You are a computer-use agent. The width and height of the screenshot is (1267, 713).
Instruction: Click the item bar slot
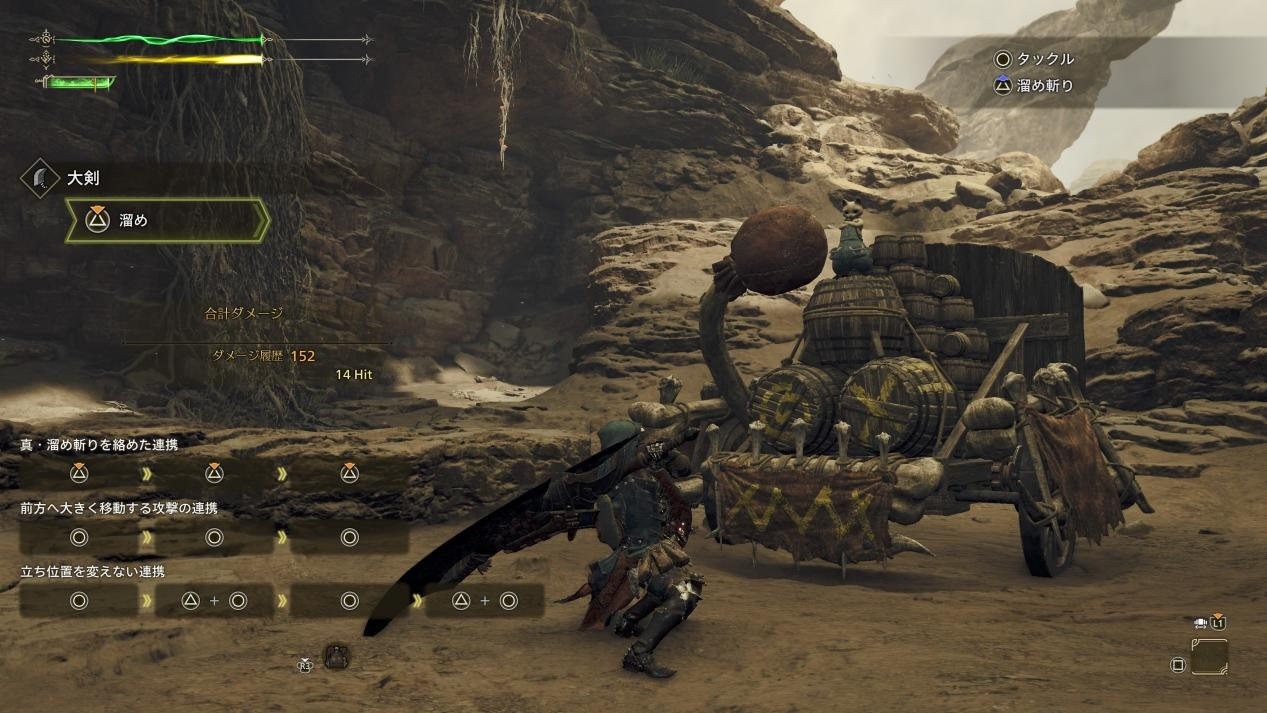coord(1209,657)
